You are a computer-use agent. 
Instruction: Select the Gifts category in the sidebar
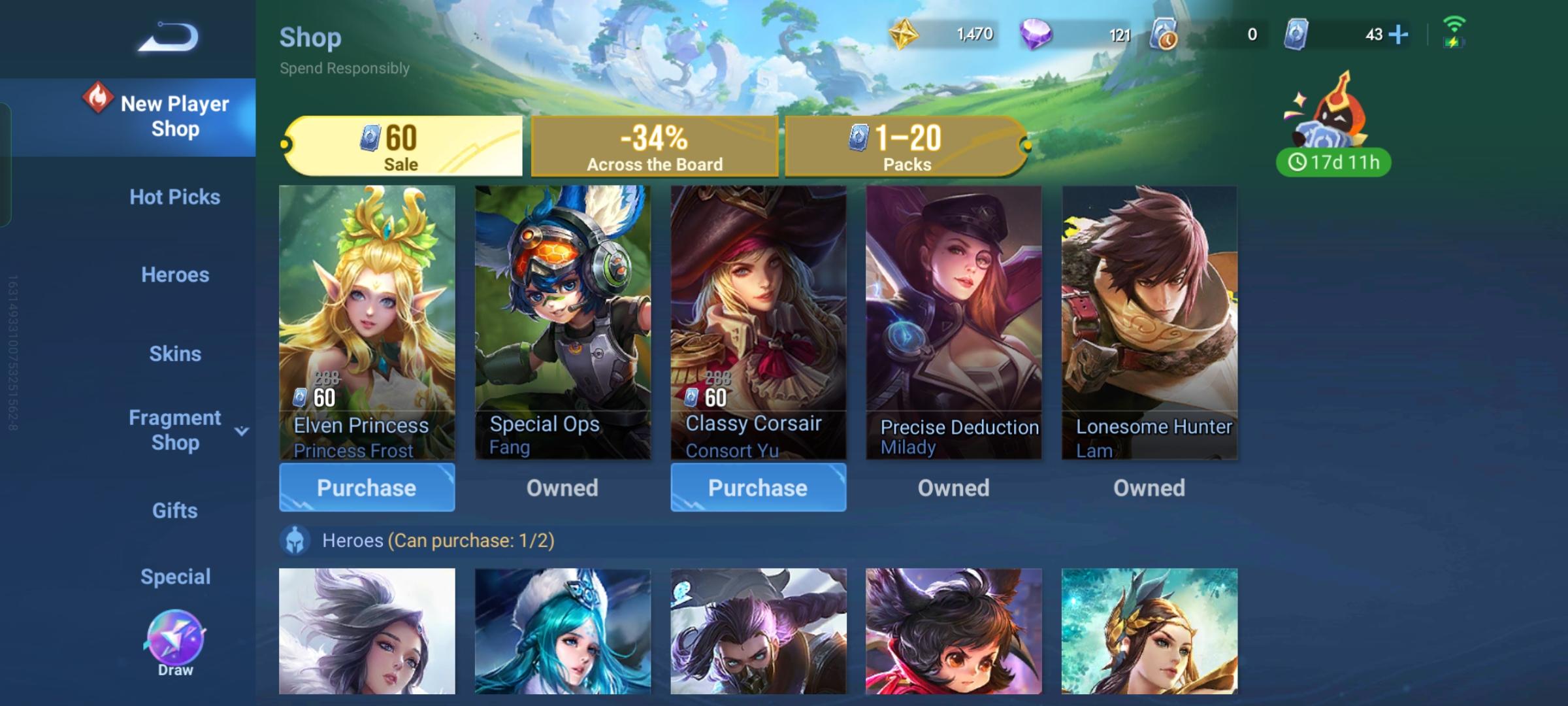[174, 511]
